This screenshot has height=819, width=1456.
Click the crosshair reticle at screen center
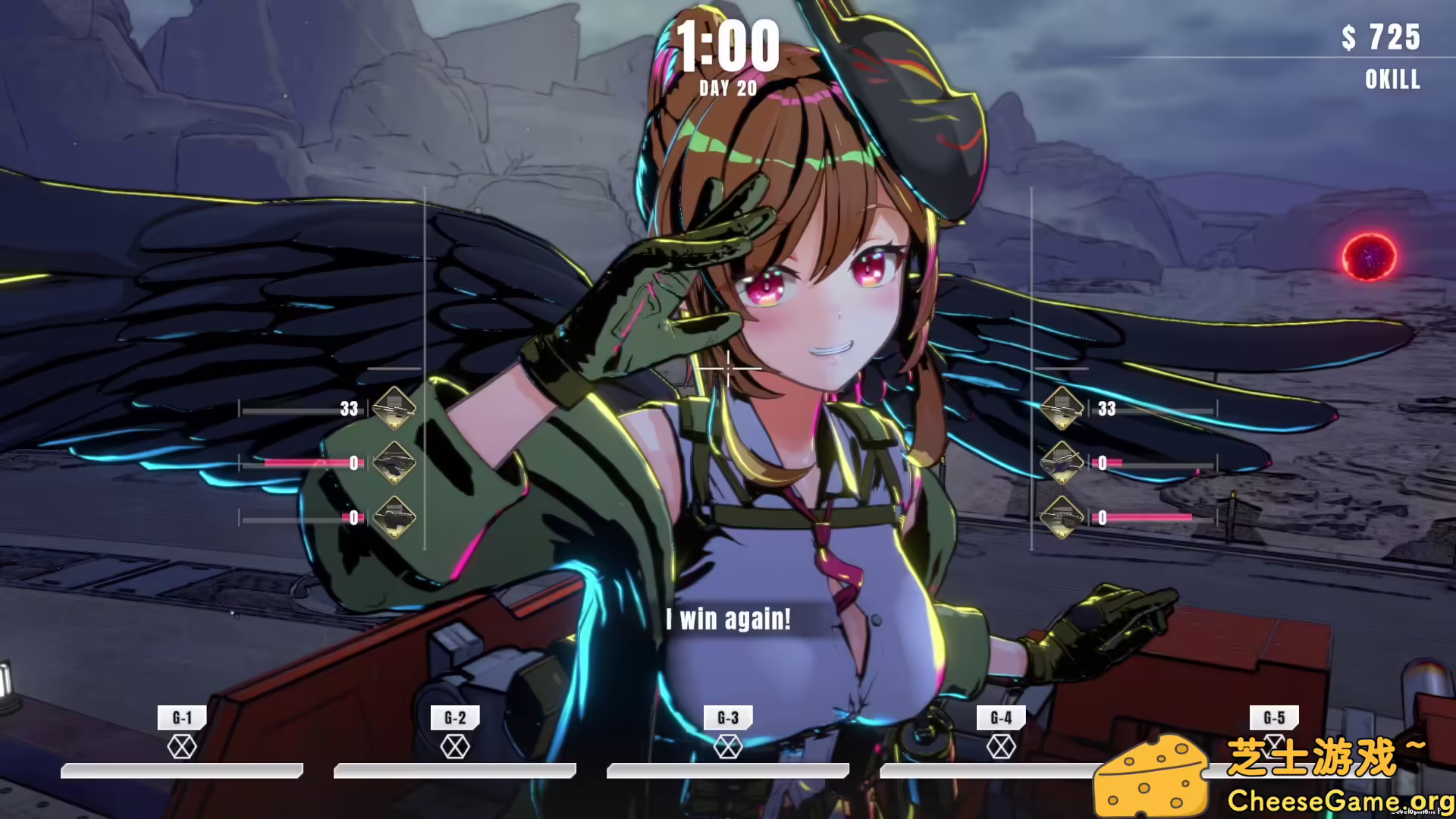point(728,368)
